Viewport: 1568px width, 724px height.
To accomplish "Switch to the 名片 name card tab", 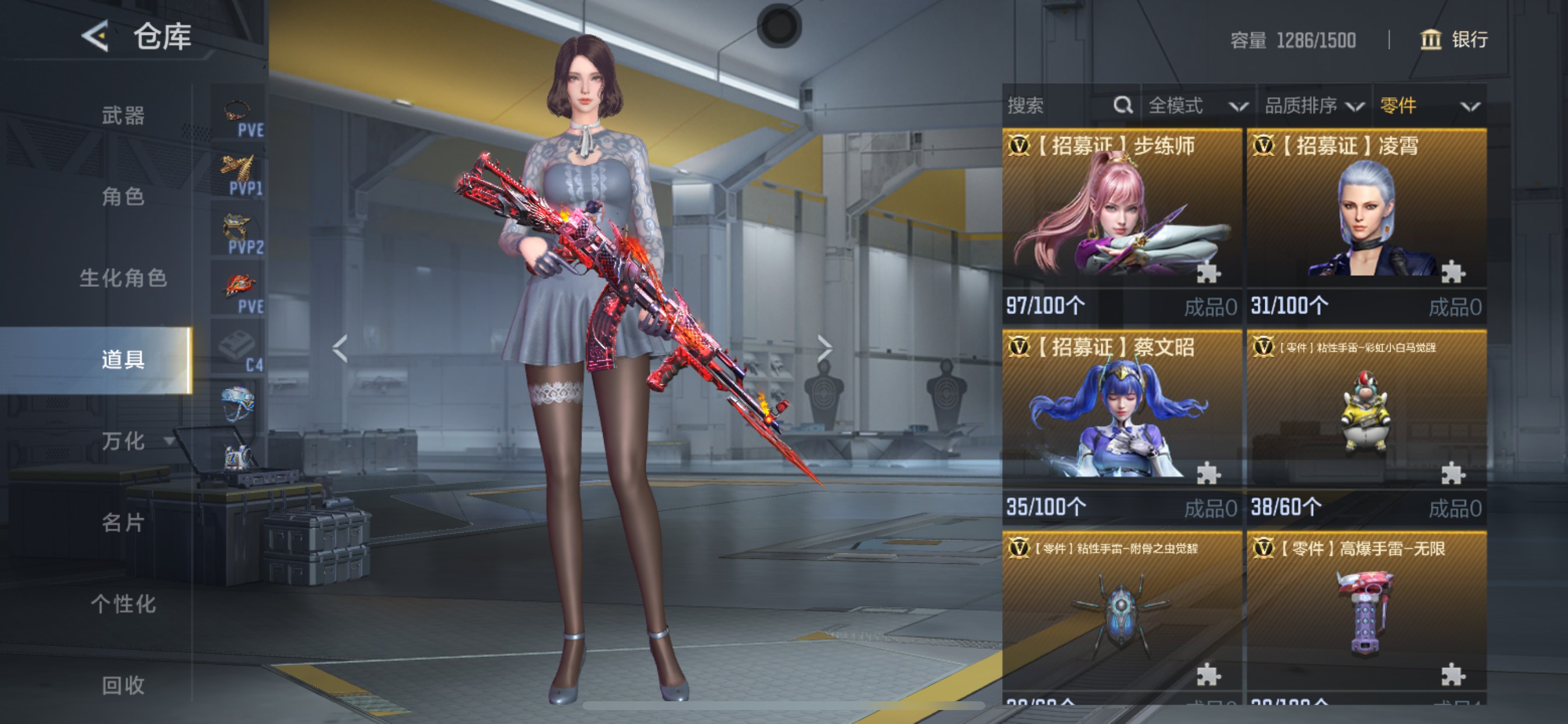I will (x=123, y=522).
